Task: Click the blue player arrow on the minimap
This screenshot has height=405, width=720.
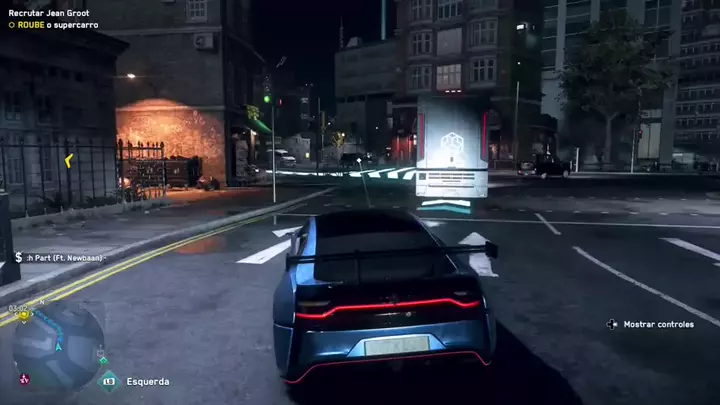Action: point(60,346)
